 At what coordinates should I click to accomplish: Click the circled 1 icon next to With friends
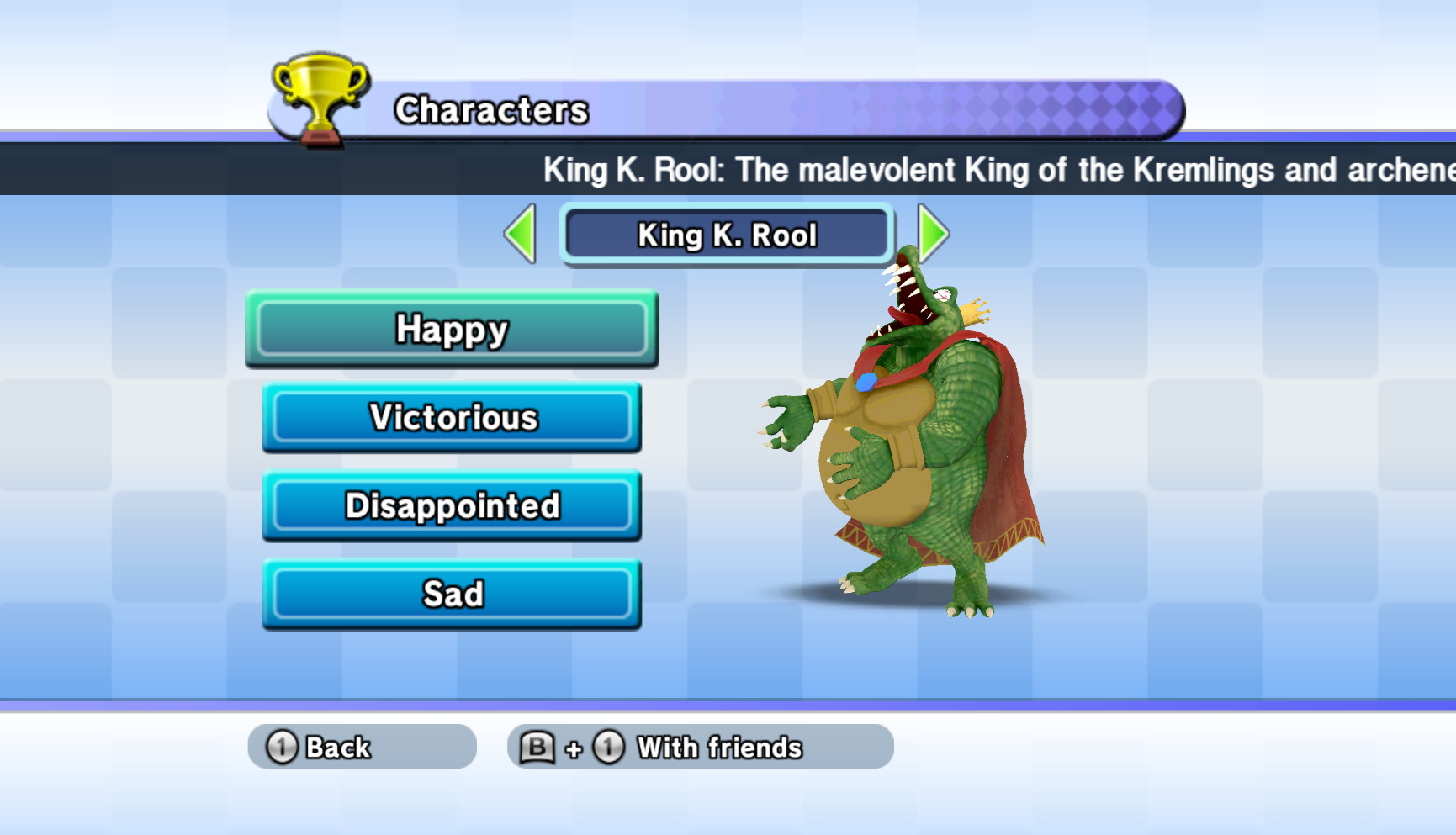[x=609, y=747]
